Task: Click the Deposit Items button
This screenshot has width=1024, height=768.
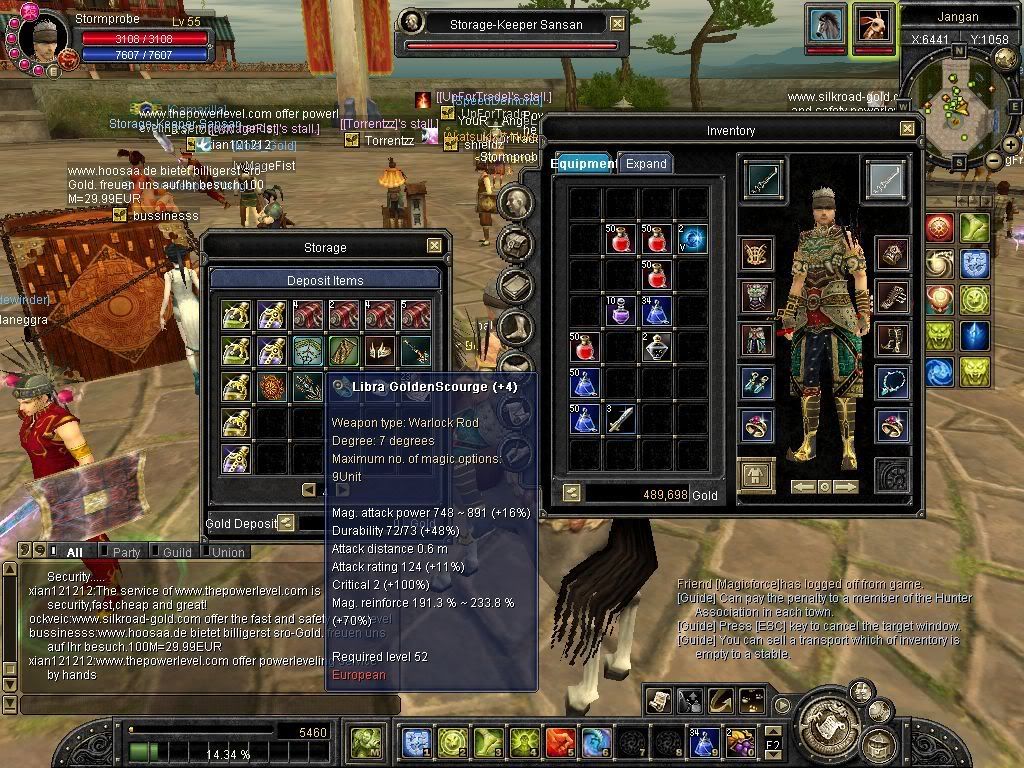Action: click(325, 280)
